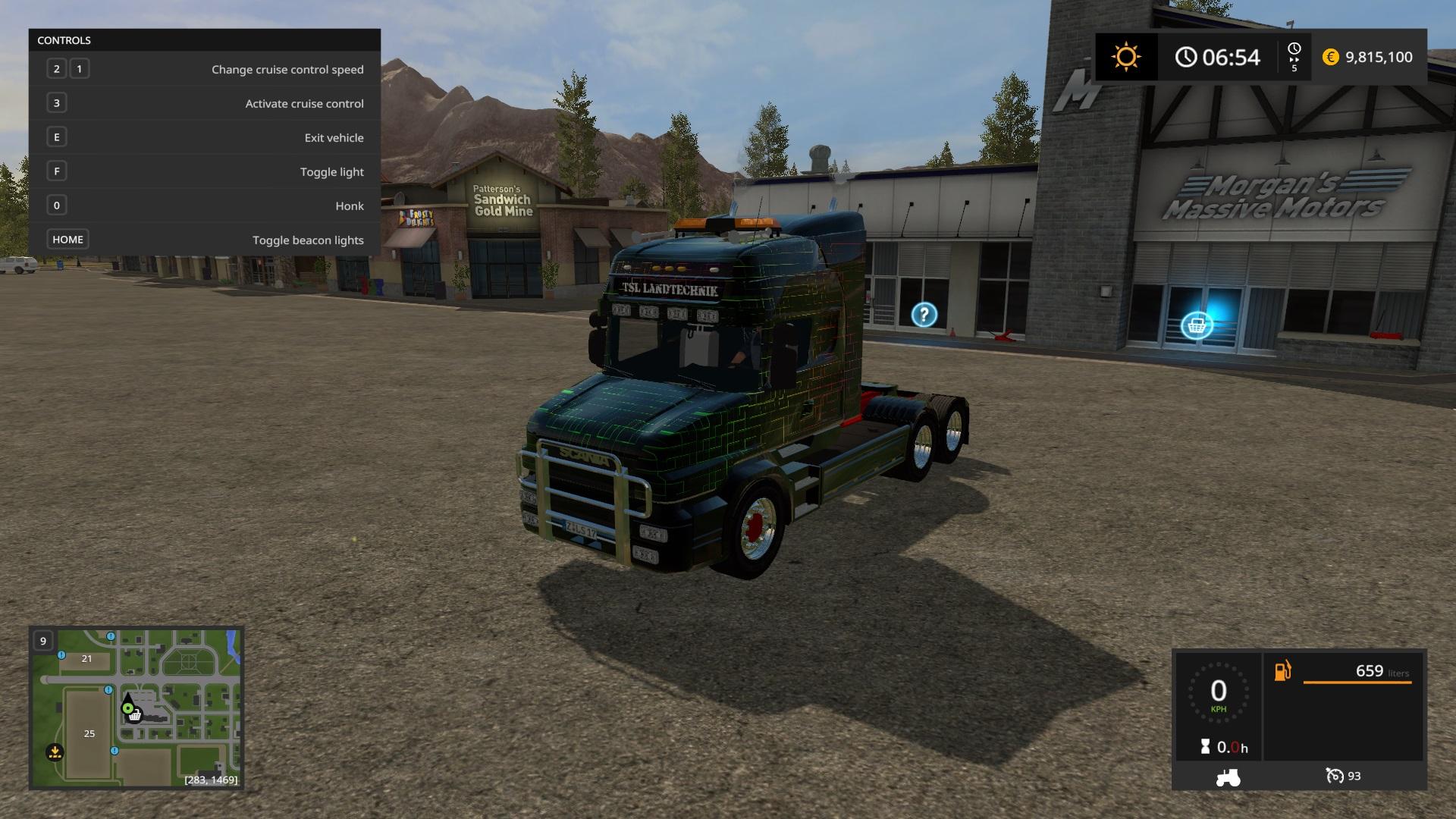Viewport: 1456px width, 819px height.
Task: Click the yellow sell point marker on the minimap
Action: pos(55,752)
